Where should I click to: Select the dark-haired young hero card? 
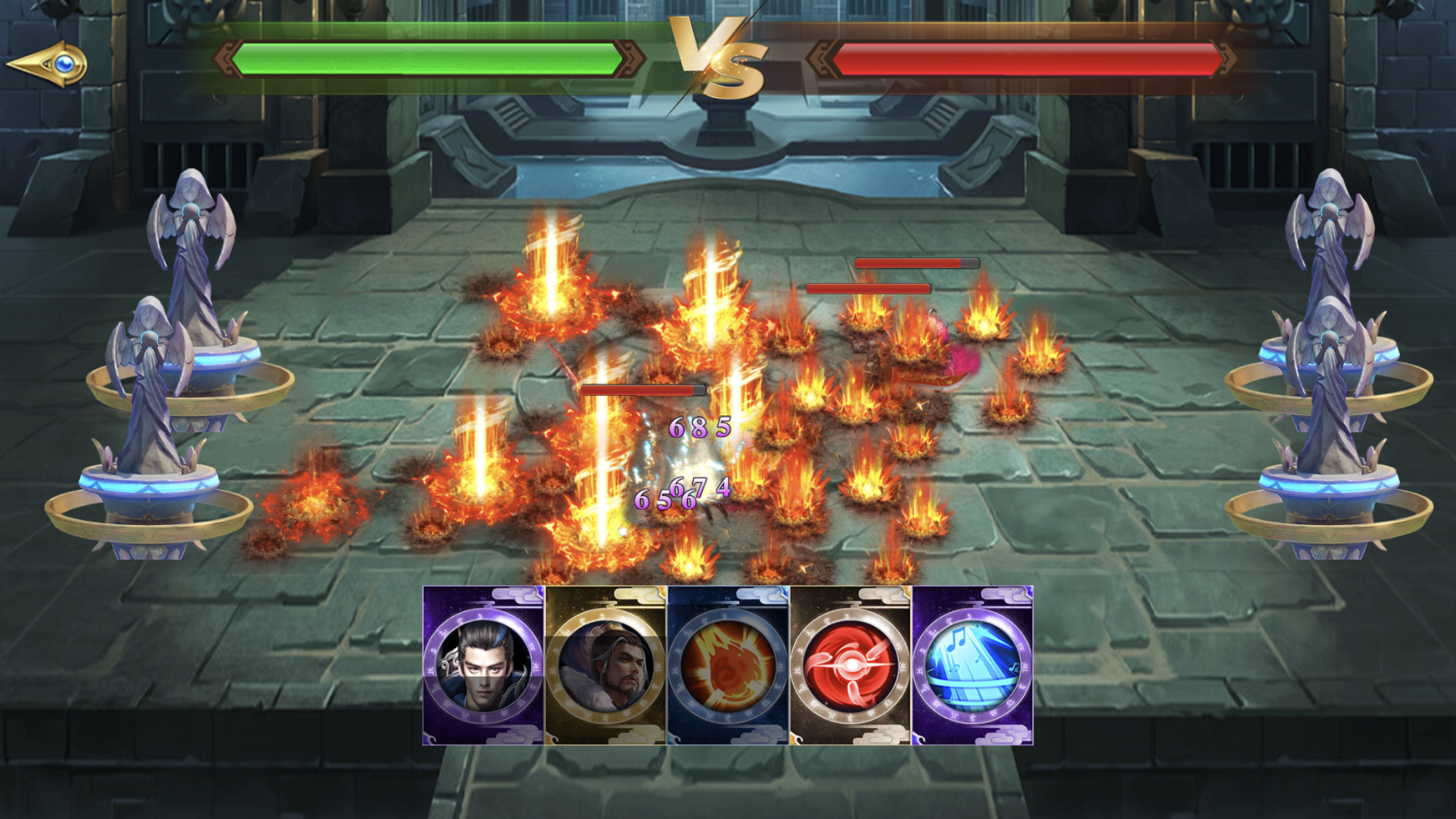tap(483, 665)
